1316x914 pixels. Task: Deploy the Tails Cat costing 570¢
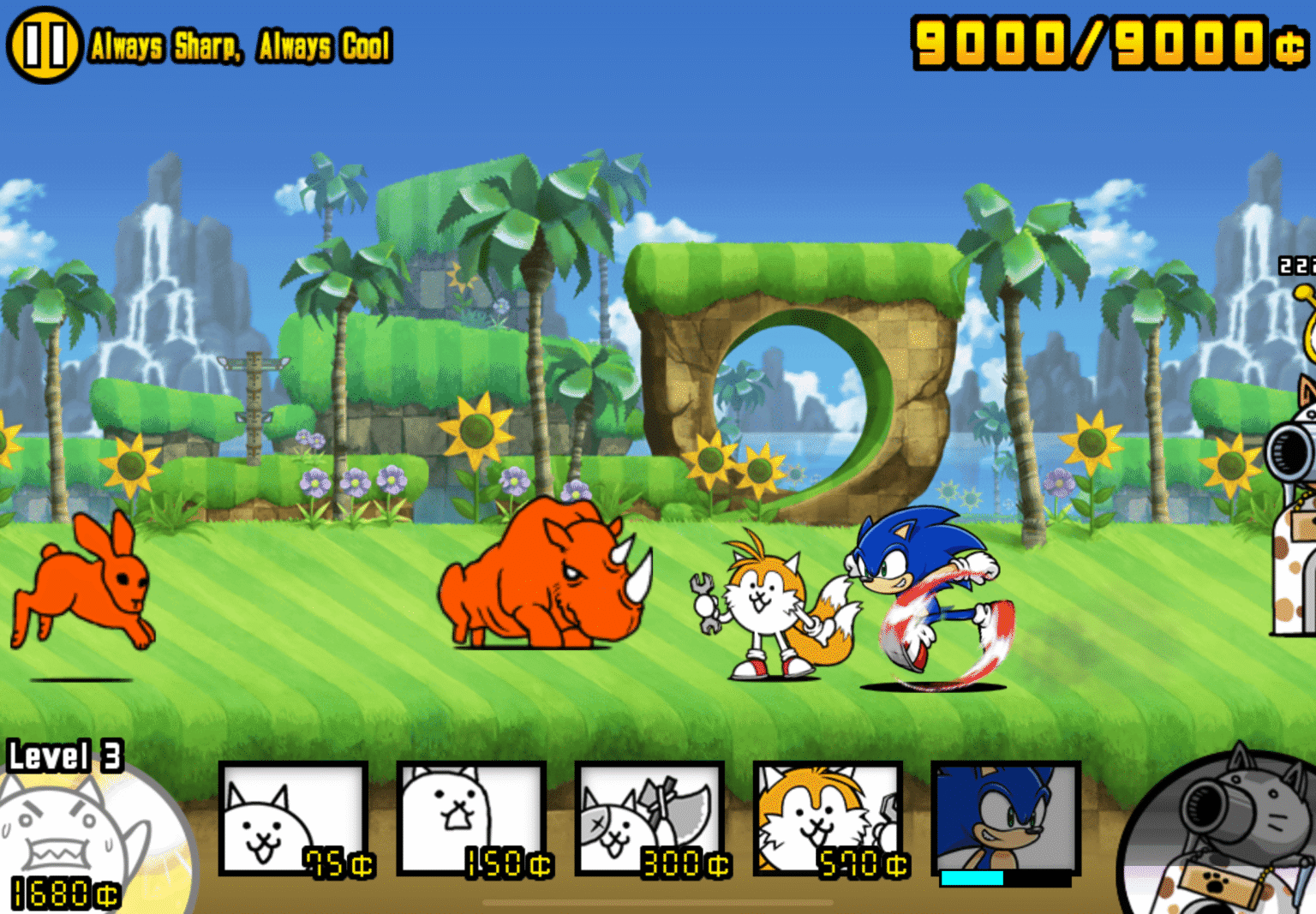point(827,818)
